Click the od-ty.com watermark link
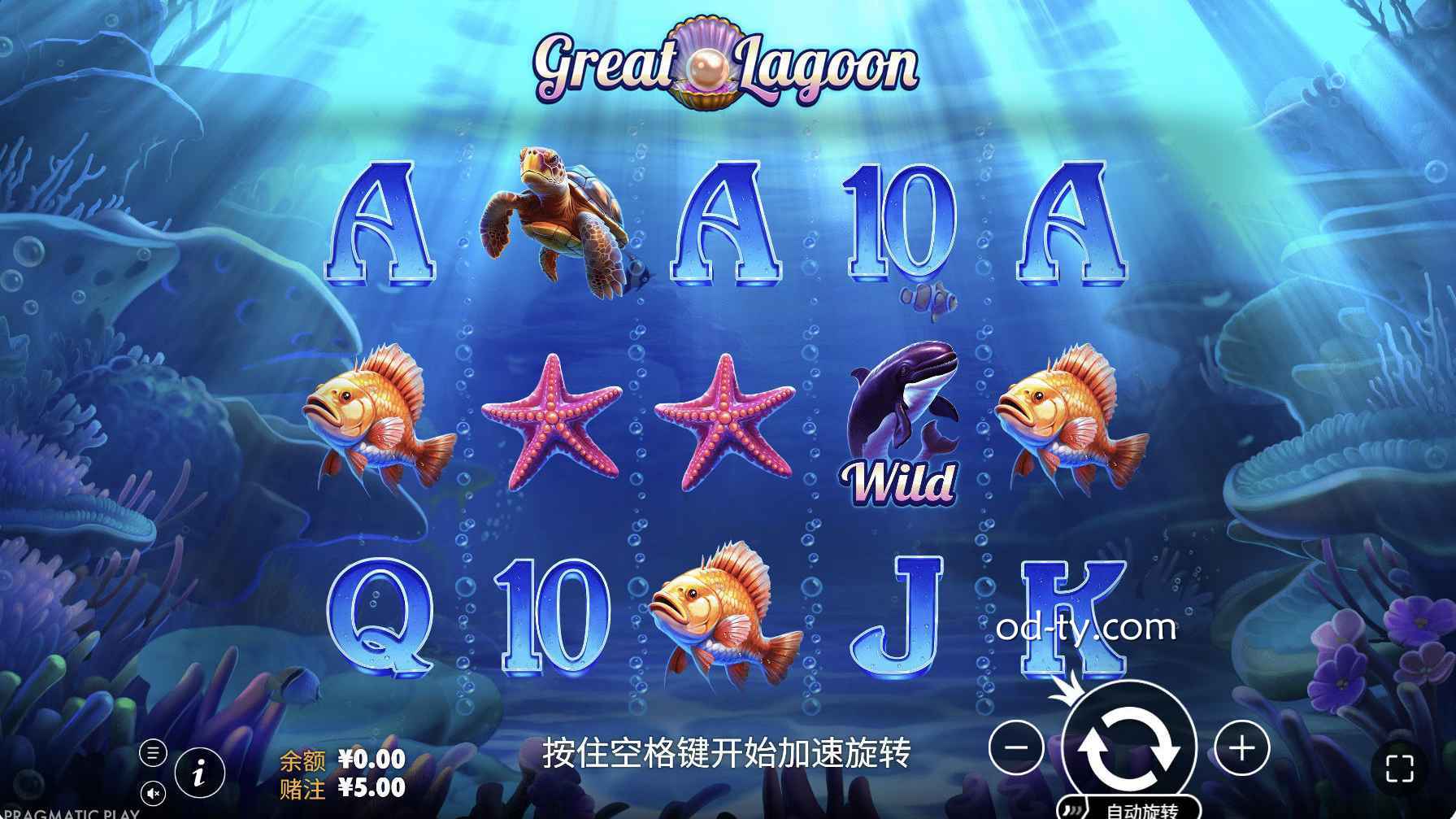 pyautogui.click(x=1084, y=629)
